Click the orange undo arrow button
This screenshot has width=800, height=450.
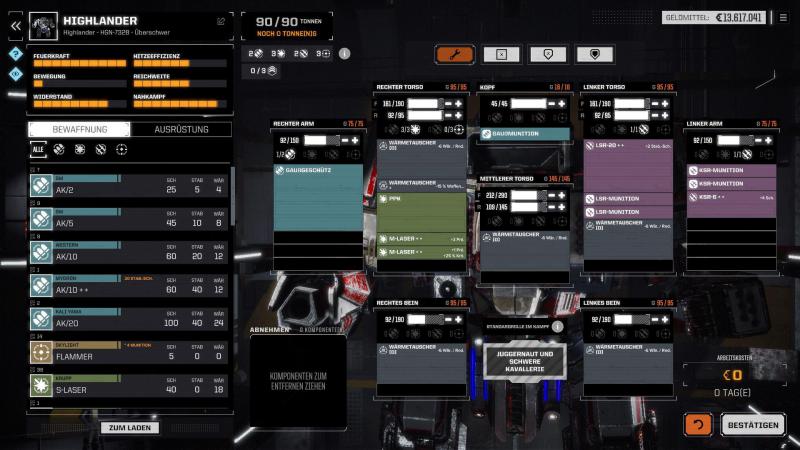(698, 425)
